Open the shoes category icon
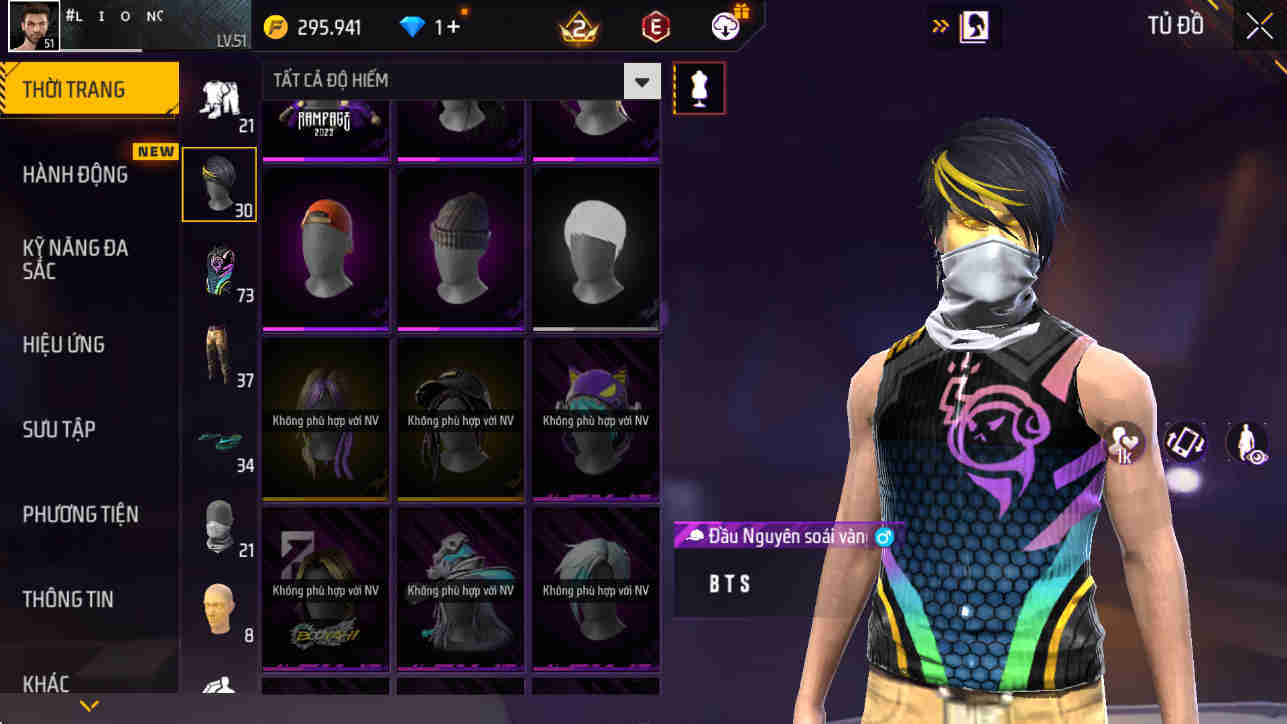This screenshot has height=724, width=1287. coord(219,445)
